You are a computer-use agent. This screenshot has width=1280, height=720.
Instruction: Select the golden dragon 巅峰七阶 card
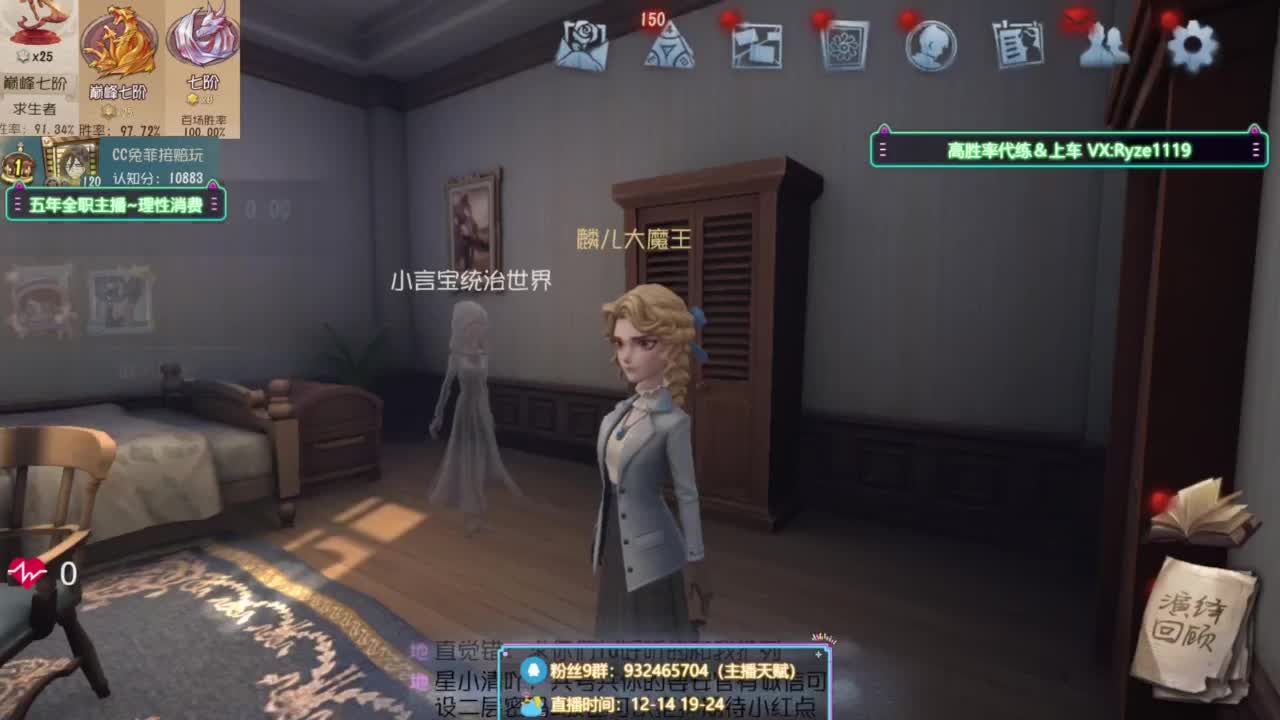click(x=118, y=60)
